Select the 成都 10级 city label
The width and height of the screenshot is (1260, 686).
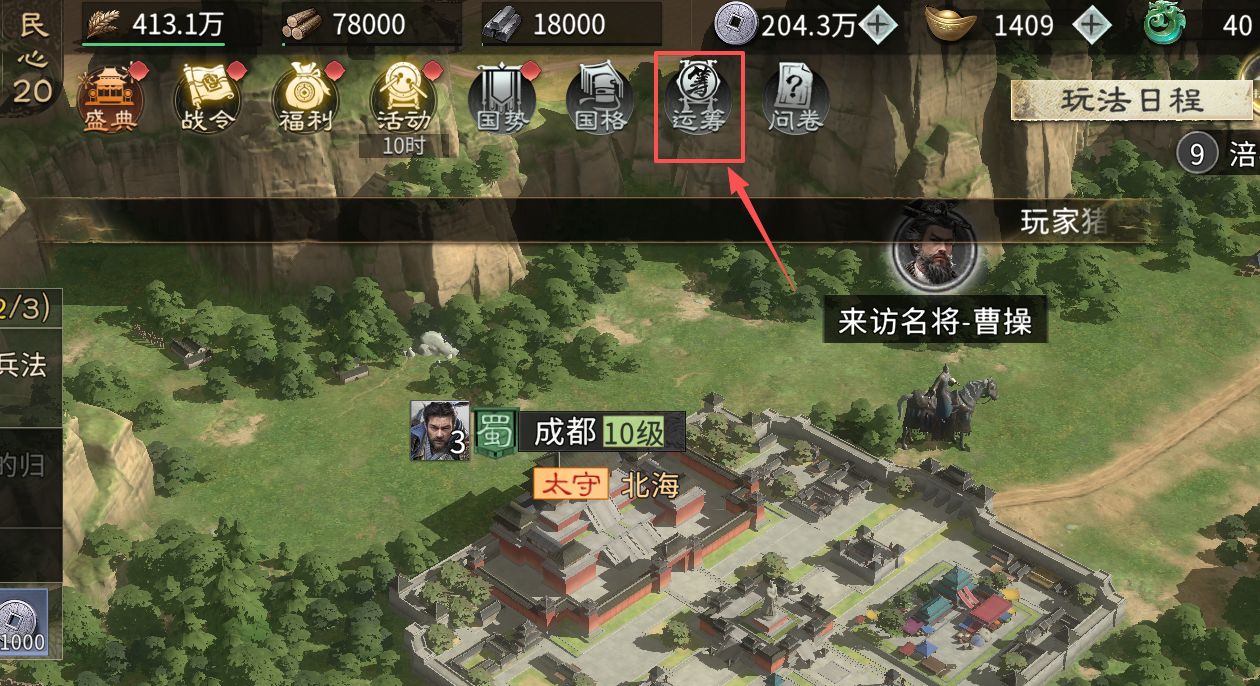[x=600, y=433]
